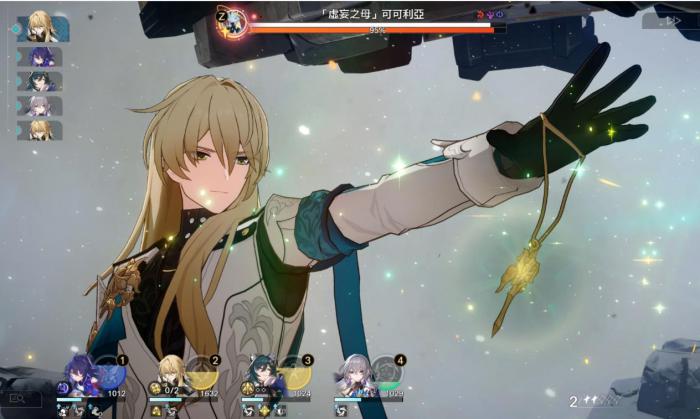Activate the blue ultimate orb numbered 1
This screenshot has width=700, height=419.
coord(110,373)
